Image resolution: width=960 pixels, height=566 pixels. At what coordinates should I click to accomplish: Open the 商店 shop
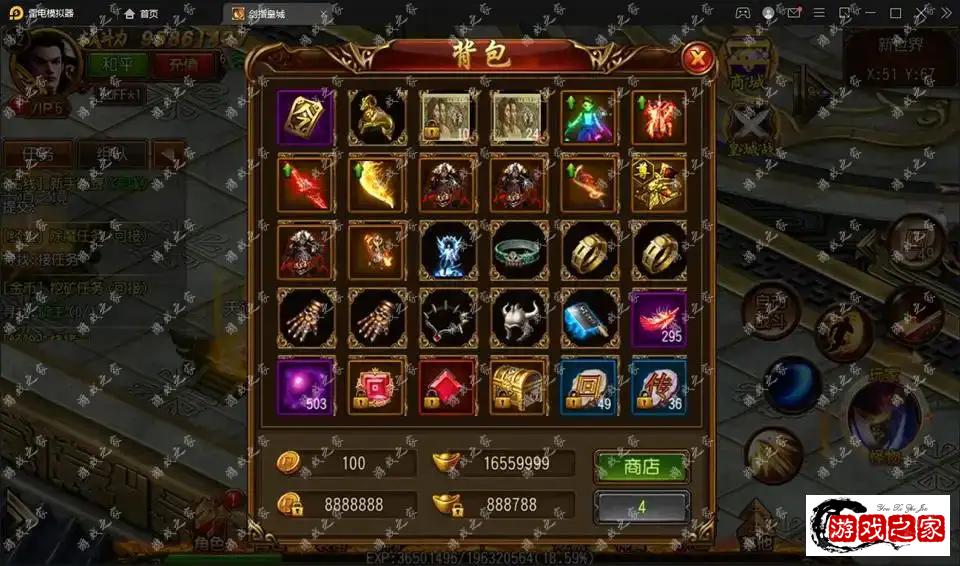[641, 467]
